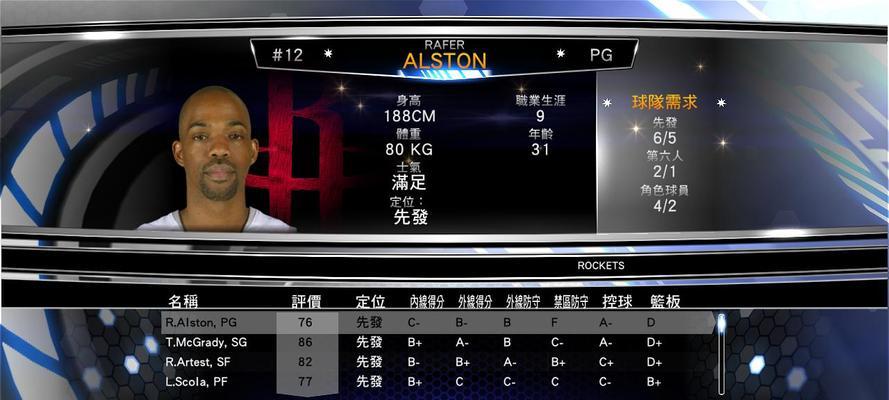The height and width of the screenshot is (400, 889).
Task: Sort roster by the 評價 column header
Action: coord(306,301)
